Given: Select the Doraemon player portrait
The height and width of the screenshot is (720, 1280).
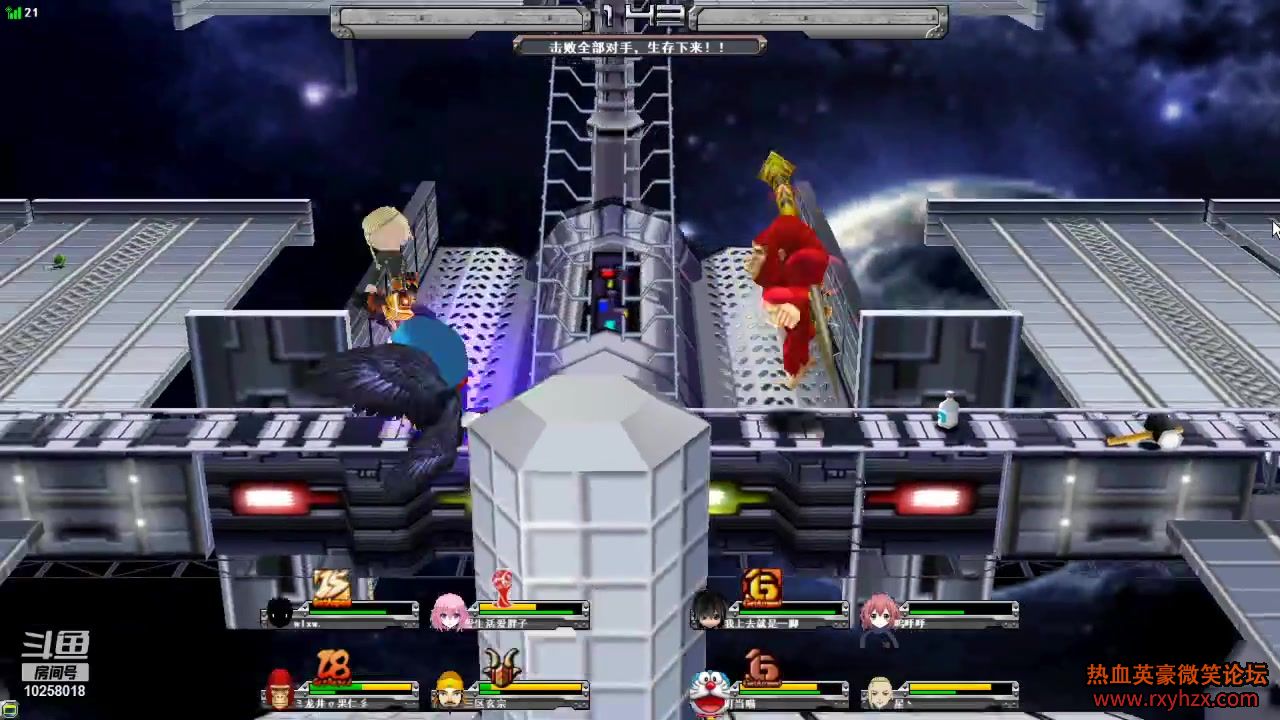Looking at the screenshot, I should pyautogui.click(x=707, y=690).
